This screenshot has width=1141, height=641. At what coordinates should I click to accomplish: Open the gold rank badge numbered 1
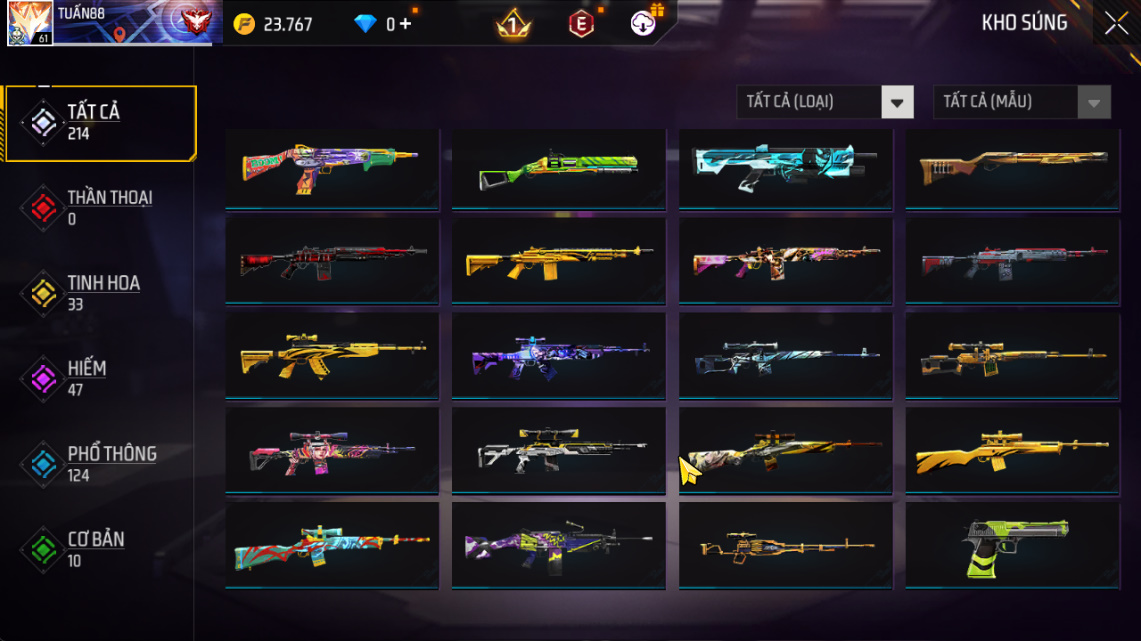click(514, 24)
